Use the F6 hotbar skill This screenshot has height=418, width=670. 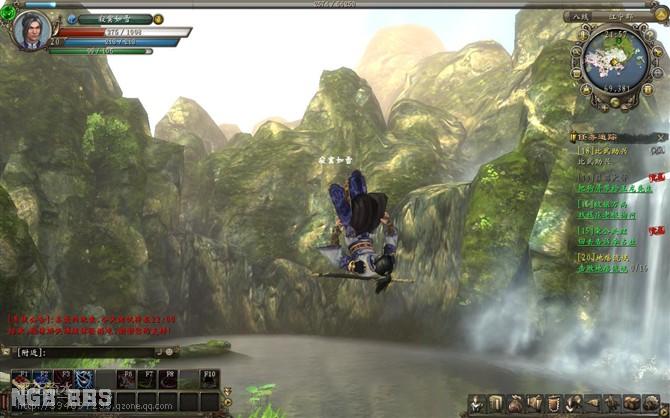pyautogui.click(x=127, y=379)
